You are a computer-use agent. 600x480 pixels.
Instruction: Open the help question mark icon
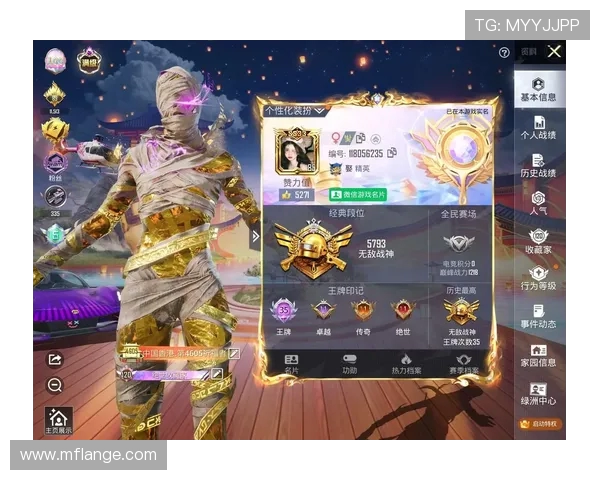pos(504,53)
